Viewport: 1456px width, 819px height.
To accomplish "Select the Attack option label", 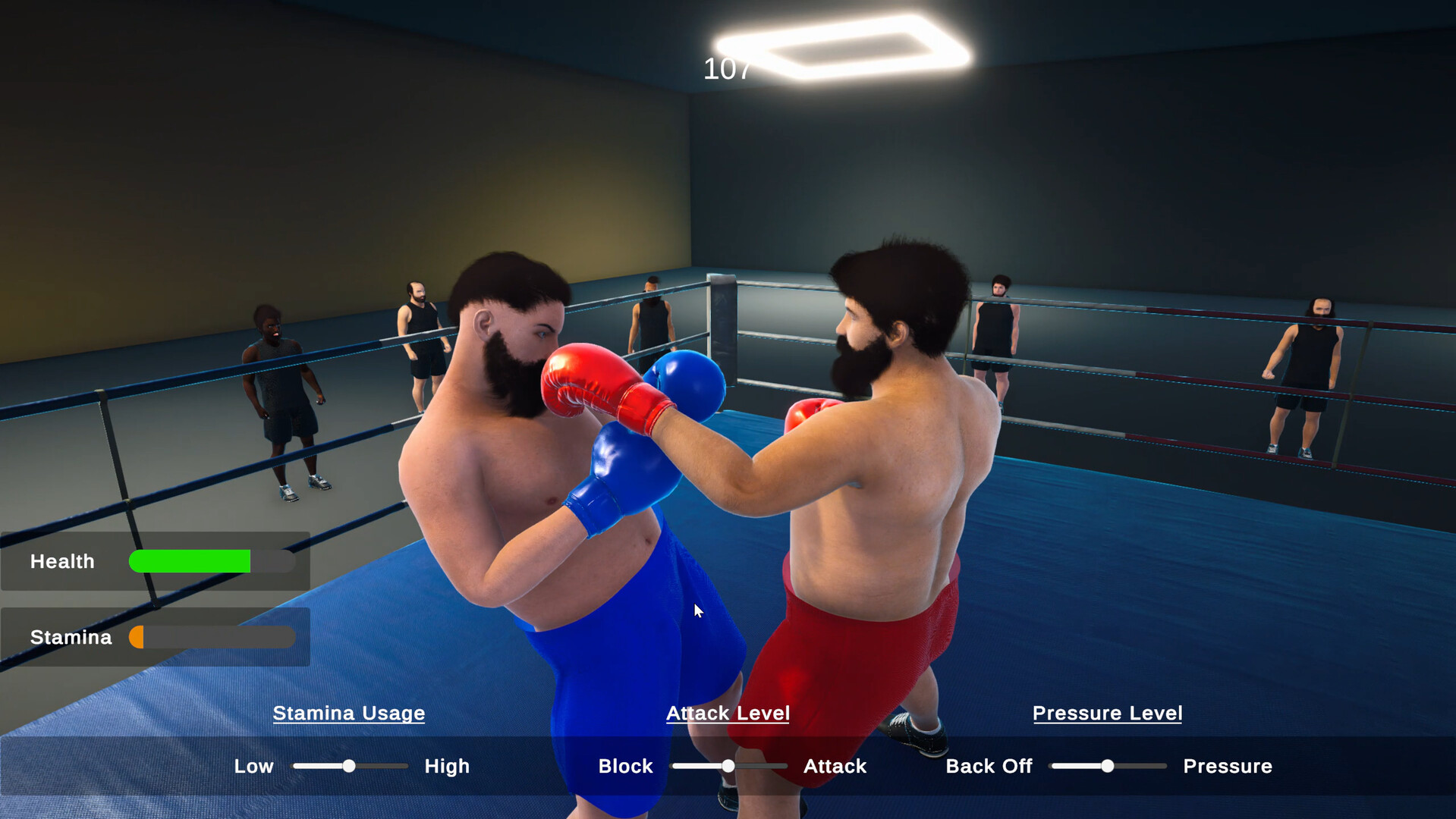I will (x=835, y=767).
